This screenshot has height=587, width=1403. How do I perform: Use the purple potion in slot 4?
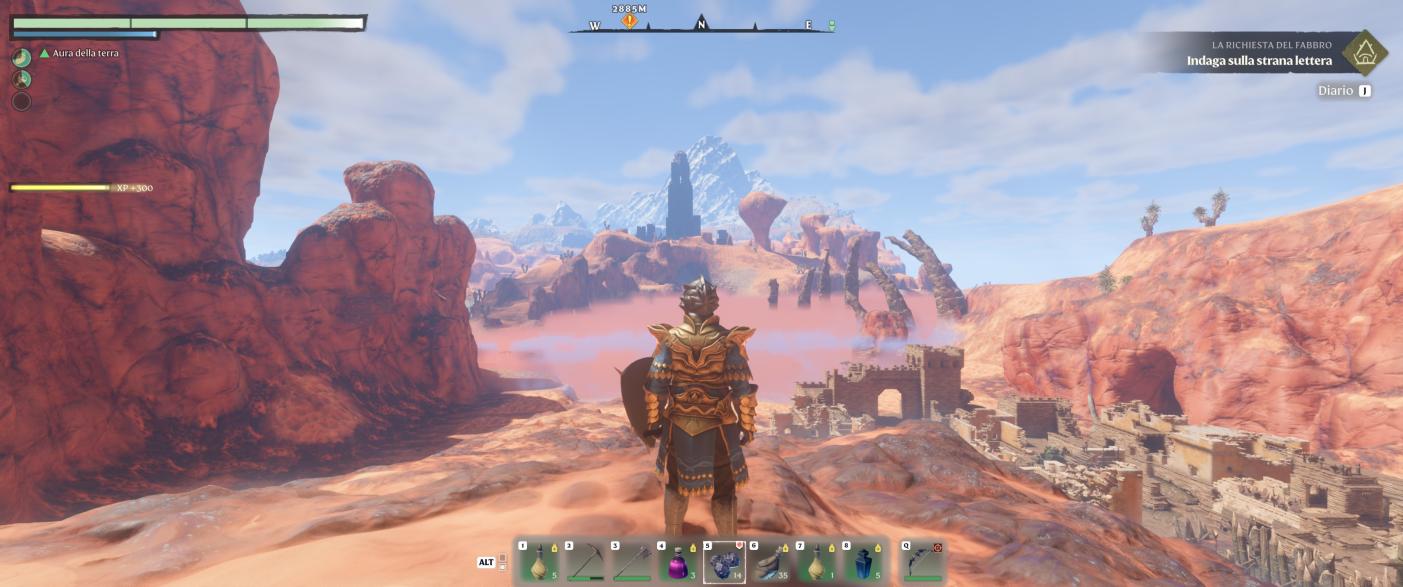tap(679, 562)
